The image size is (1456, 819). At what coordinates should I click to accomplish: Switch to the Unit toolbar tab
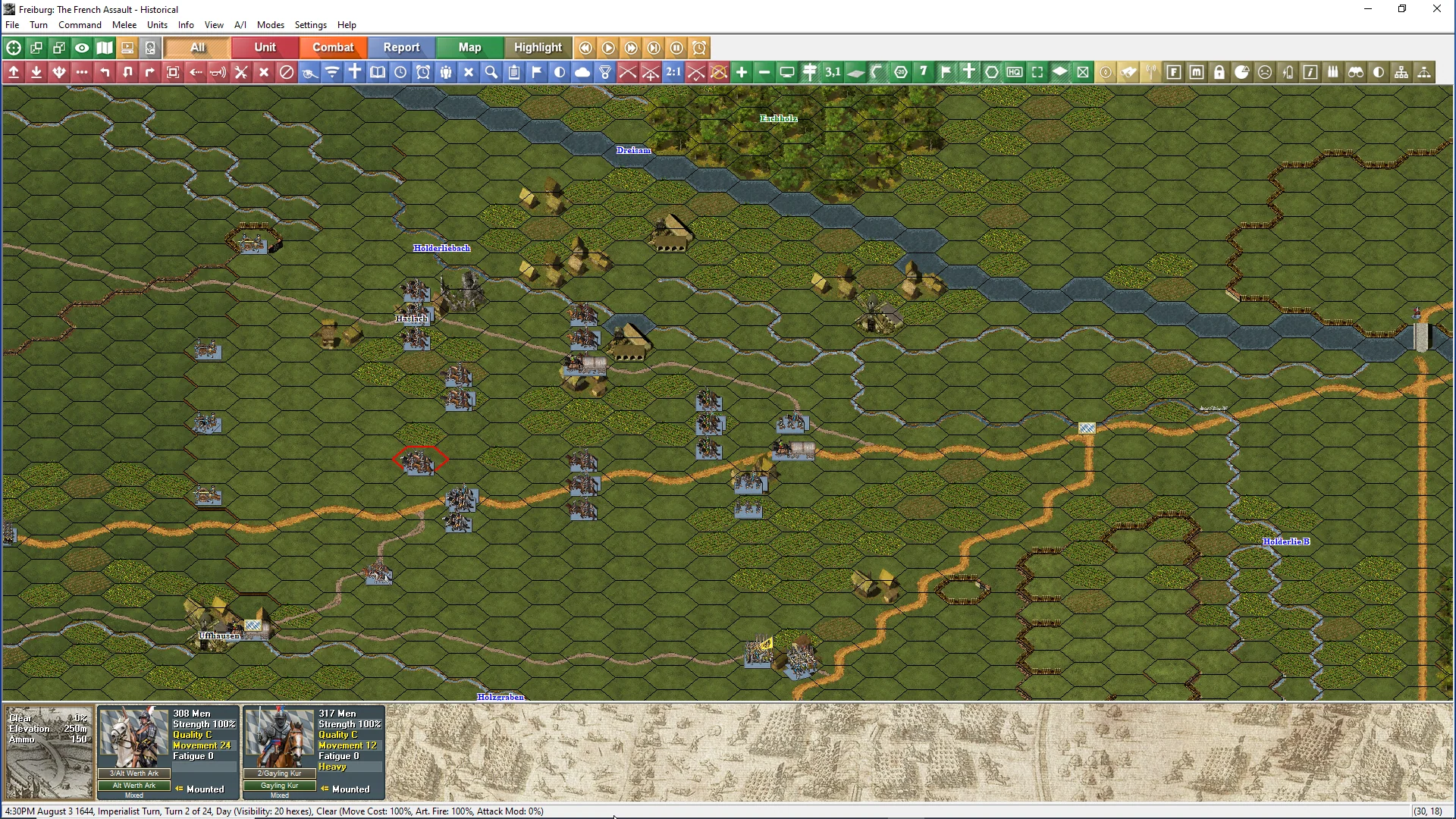(265, 48)
